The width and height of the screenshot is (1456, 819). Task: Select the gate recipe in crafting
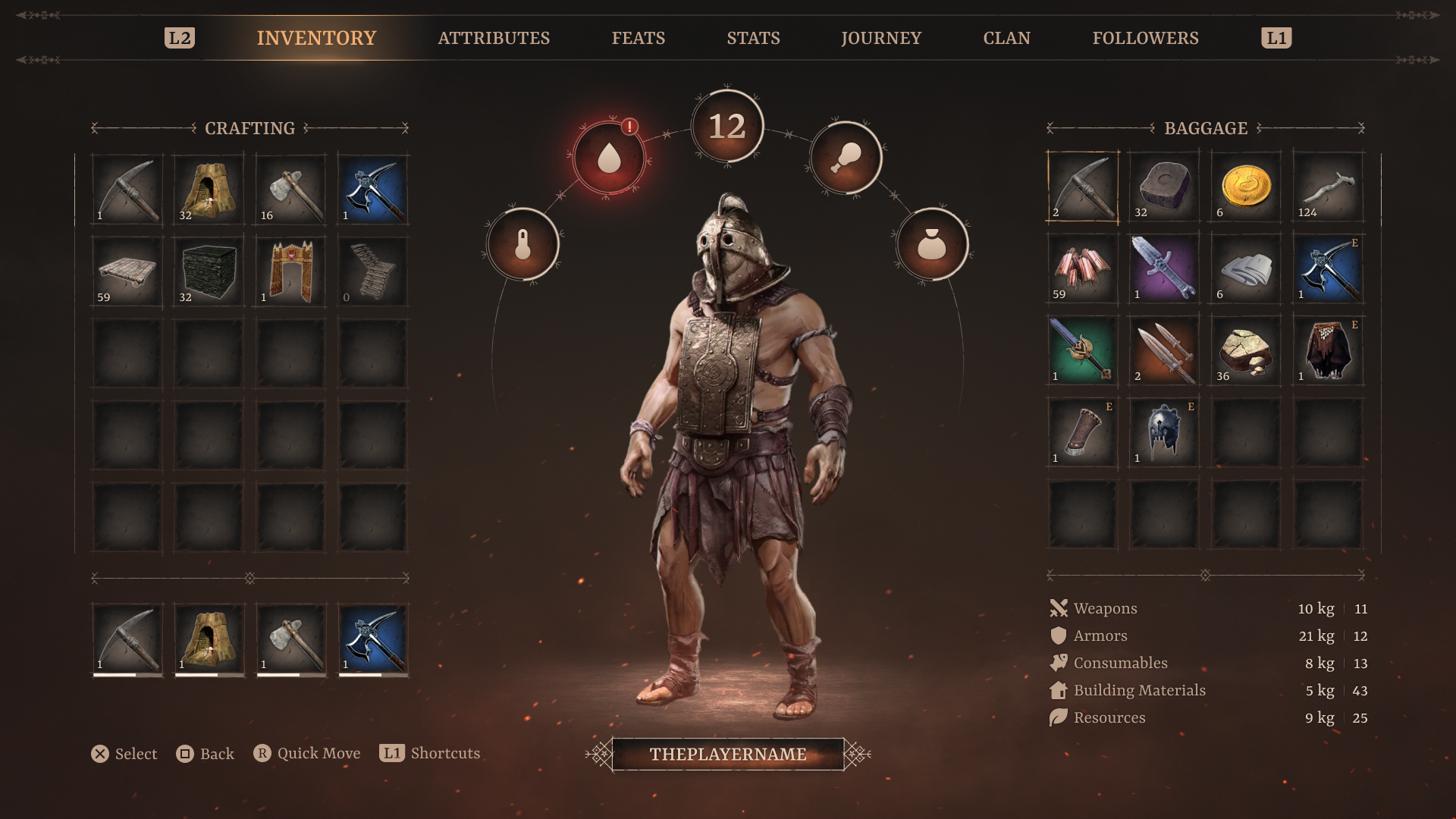(x=290, y=272)
